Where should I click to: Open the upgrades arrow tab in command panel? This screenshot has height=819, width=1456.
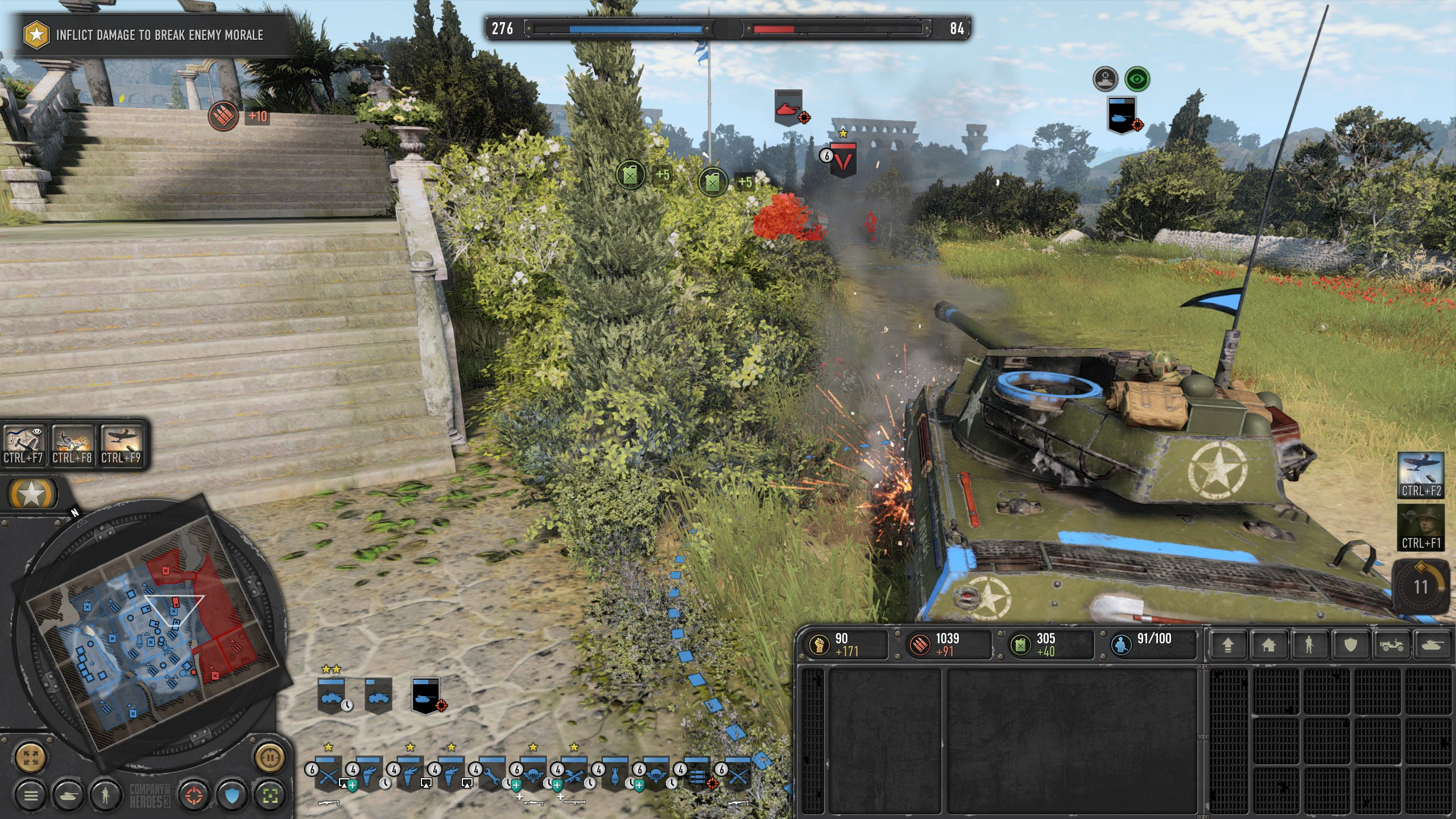(x=1228, y=645)
